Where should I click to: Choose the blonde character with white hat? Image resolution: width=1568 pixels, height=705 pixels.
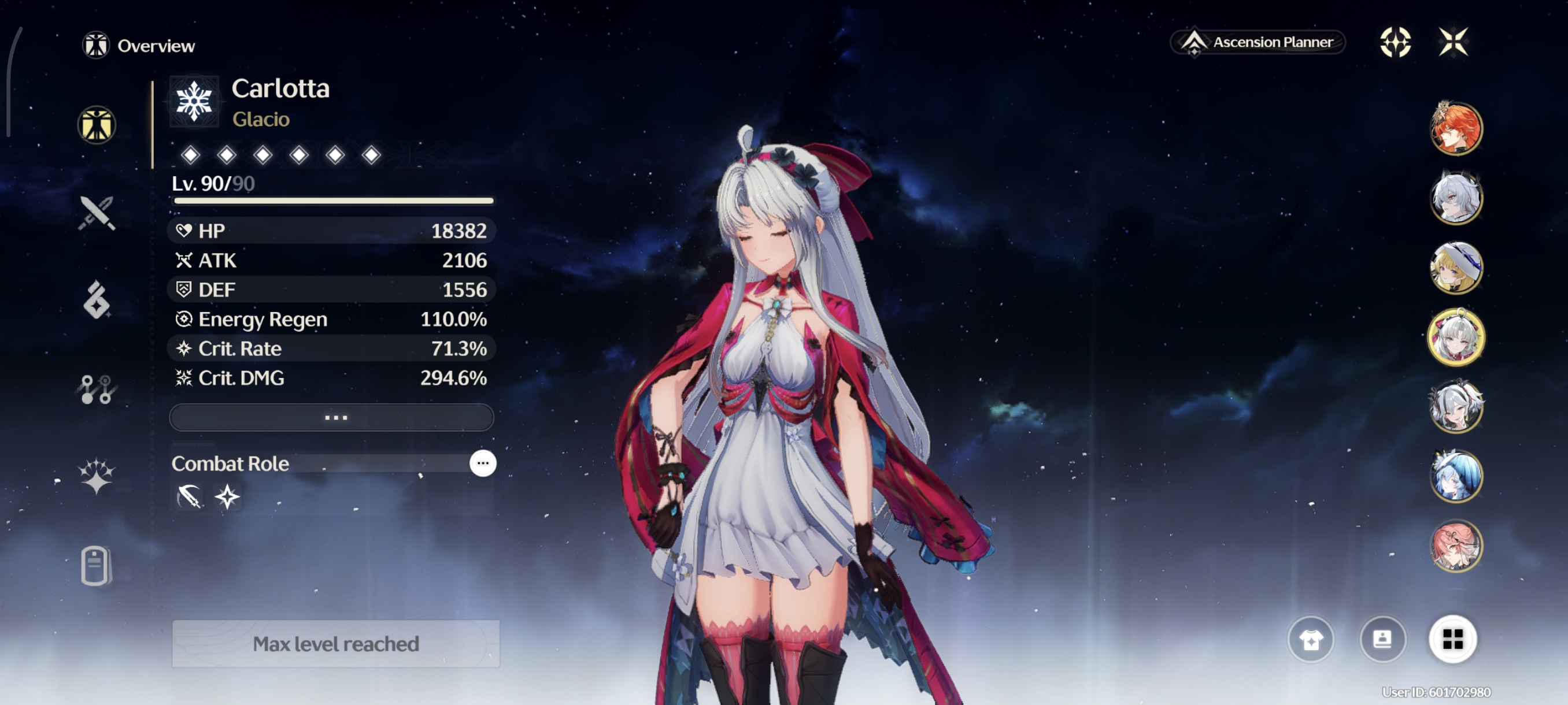coord(1456,268)
